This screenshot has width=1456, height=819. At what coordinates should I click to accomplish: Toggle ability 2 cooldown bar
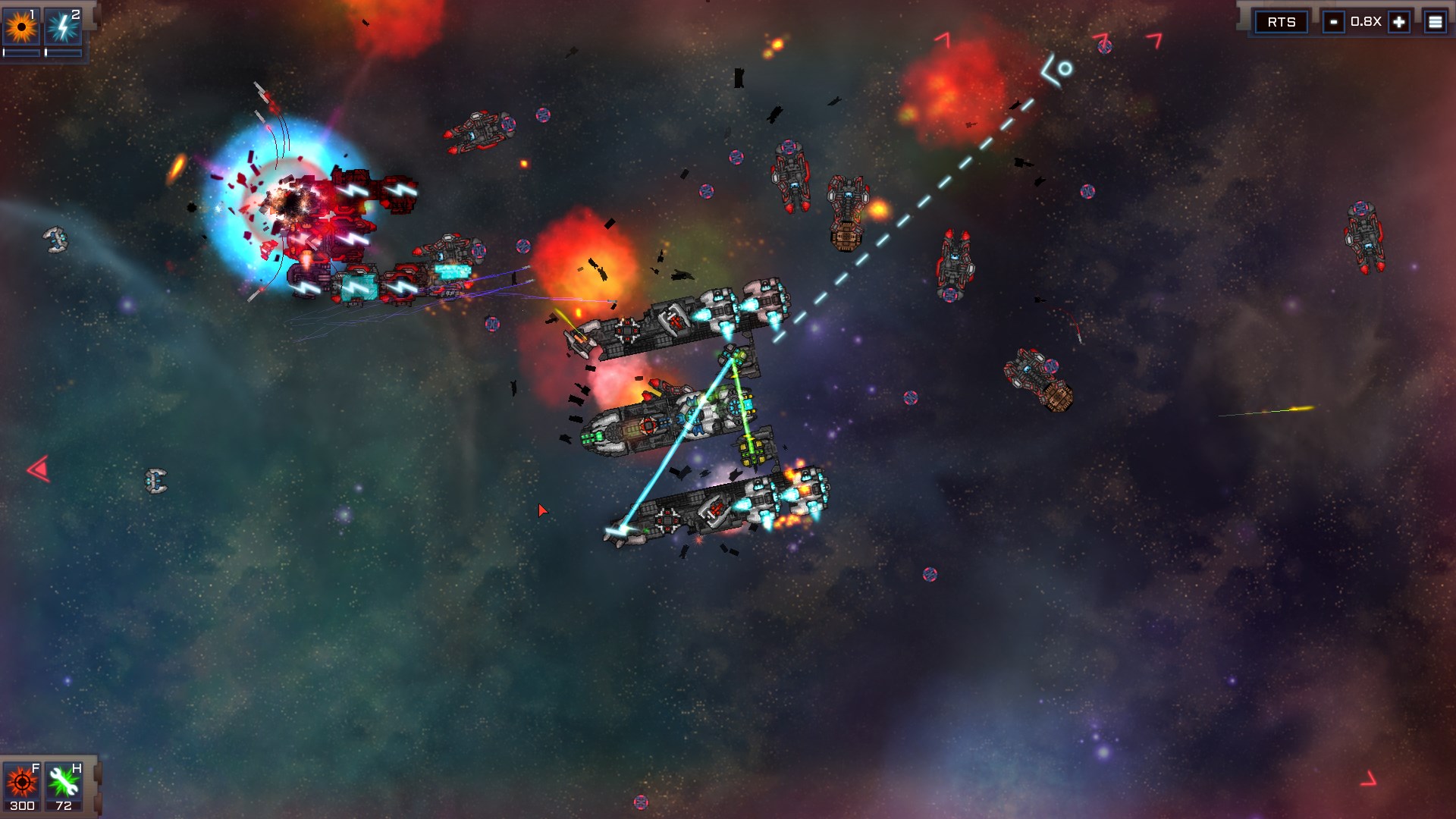click(x=64, y=52)
